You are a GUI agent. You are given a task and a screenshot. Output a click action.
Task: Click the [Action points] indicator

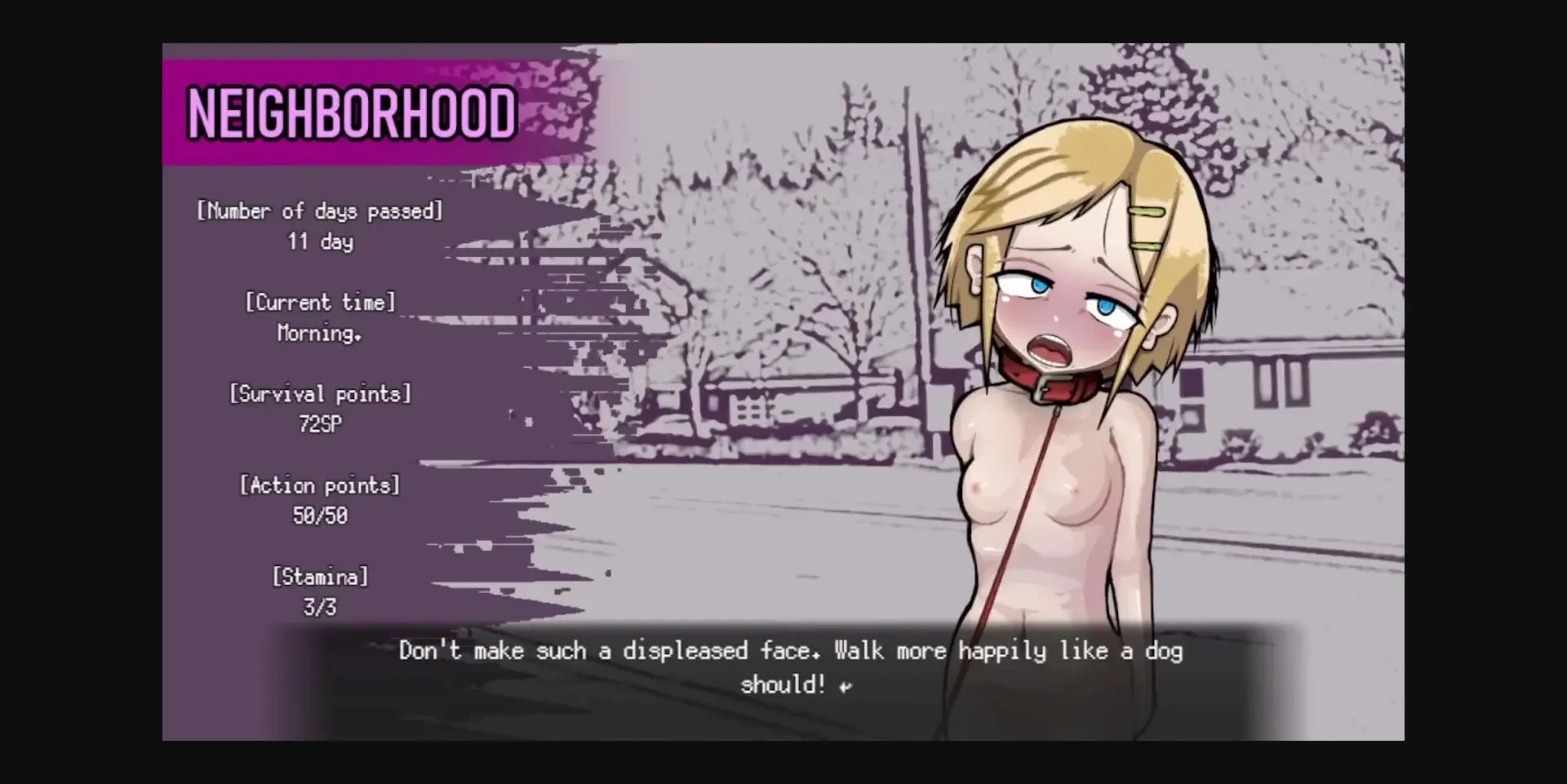(319, 485)
